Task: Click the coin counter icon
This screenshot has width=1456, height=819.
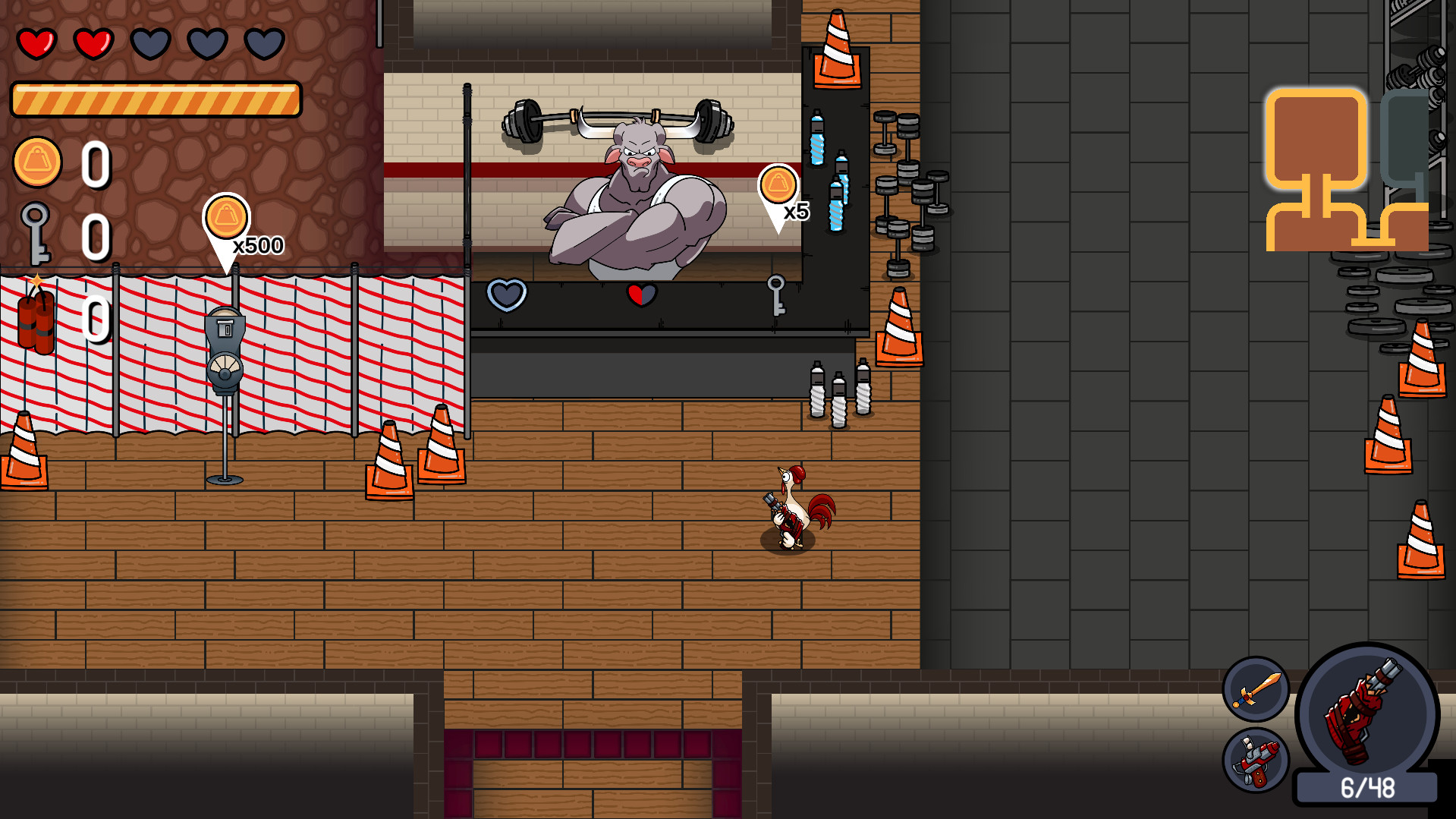Action: click(x=39, y=160)
